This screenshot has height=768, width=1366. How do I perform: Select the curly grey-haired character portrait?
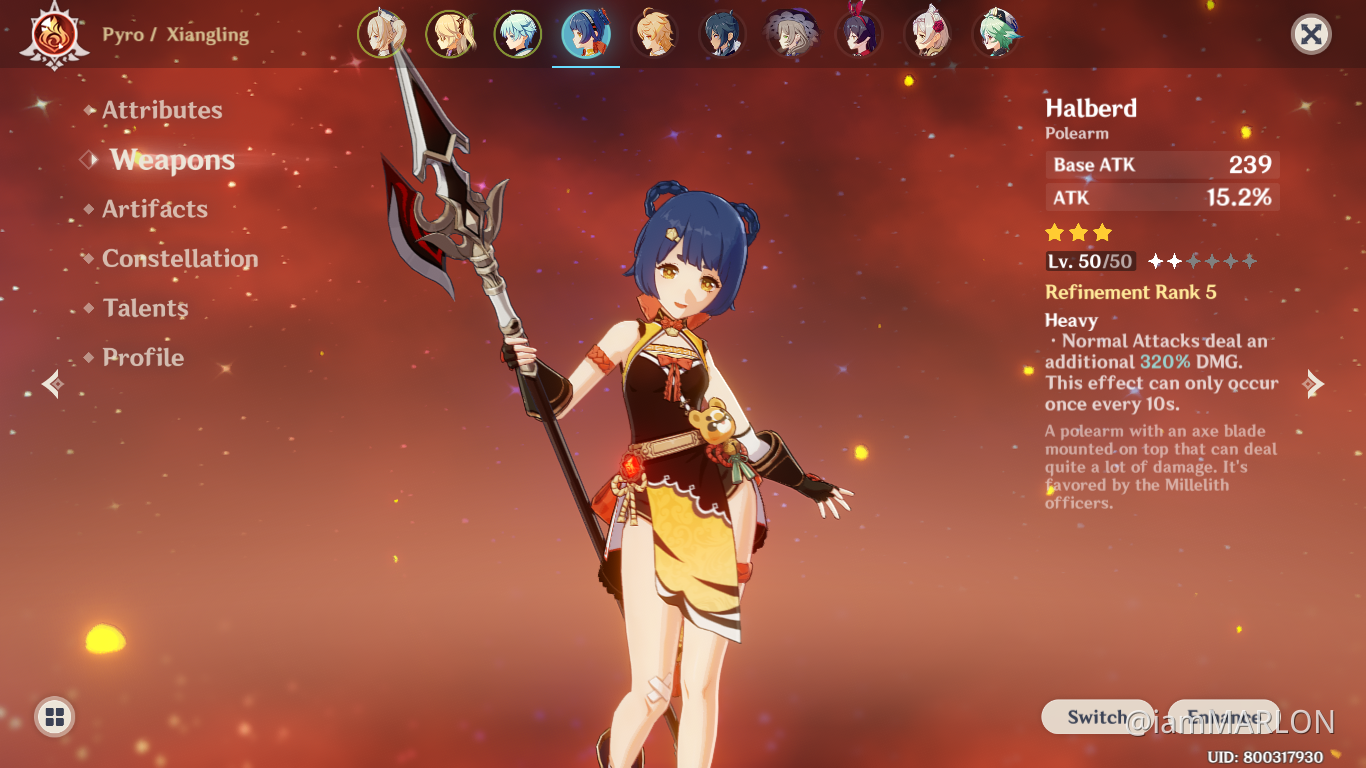tap(791, 33)
